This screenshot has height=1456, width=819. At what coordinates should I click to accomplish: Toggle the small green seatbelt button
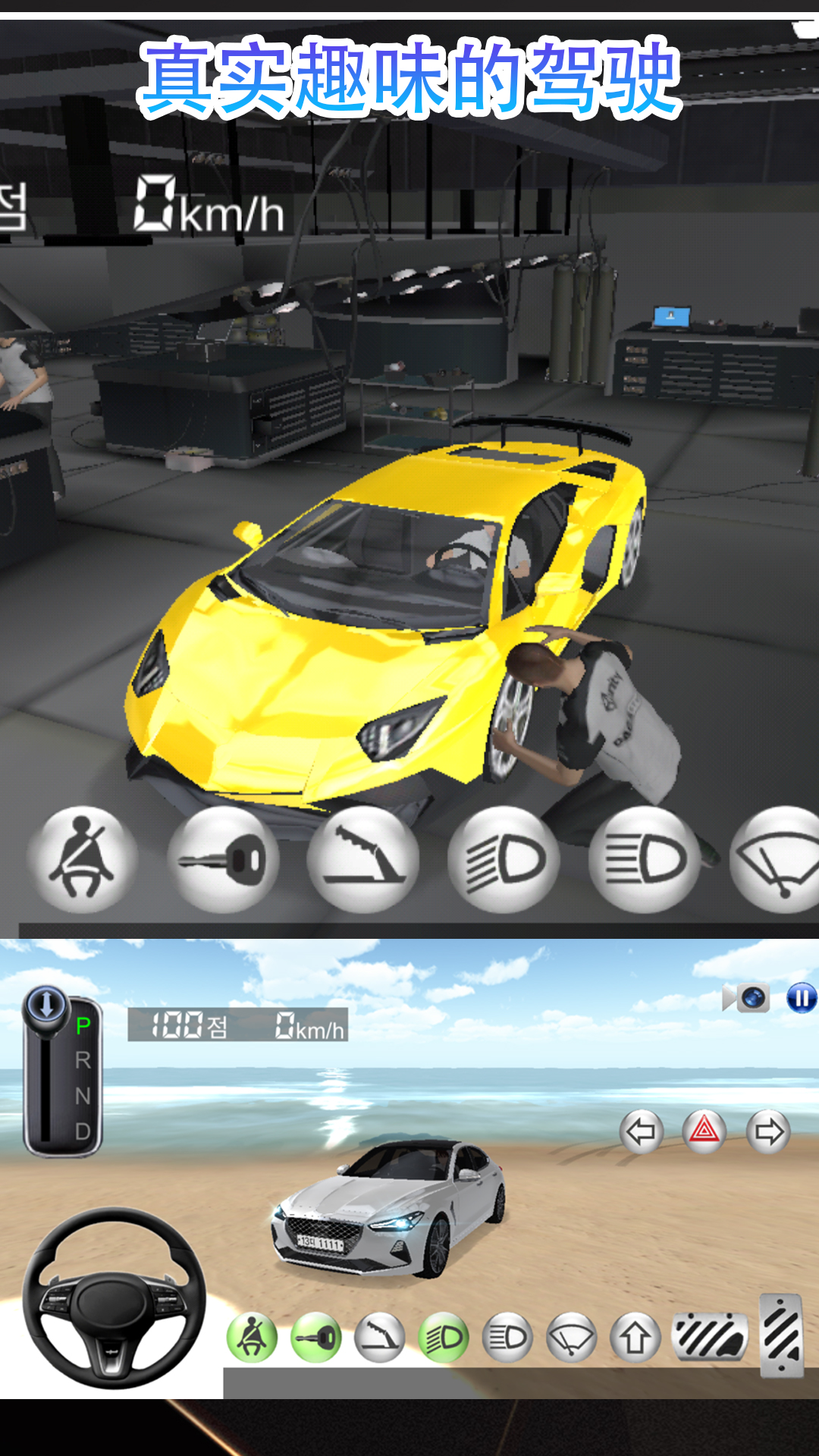tap(252, 1338)
